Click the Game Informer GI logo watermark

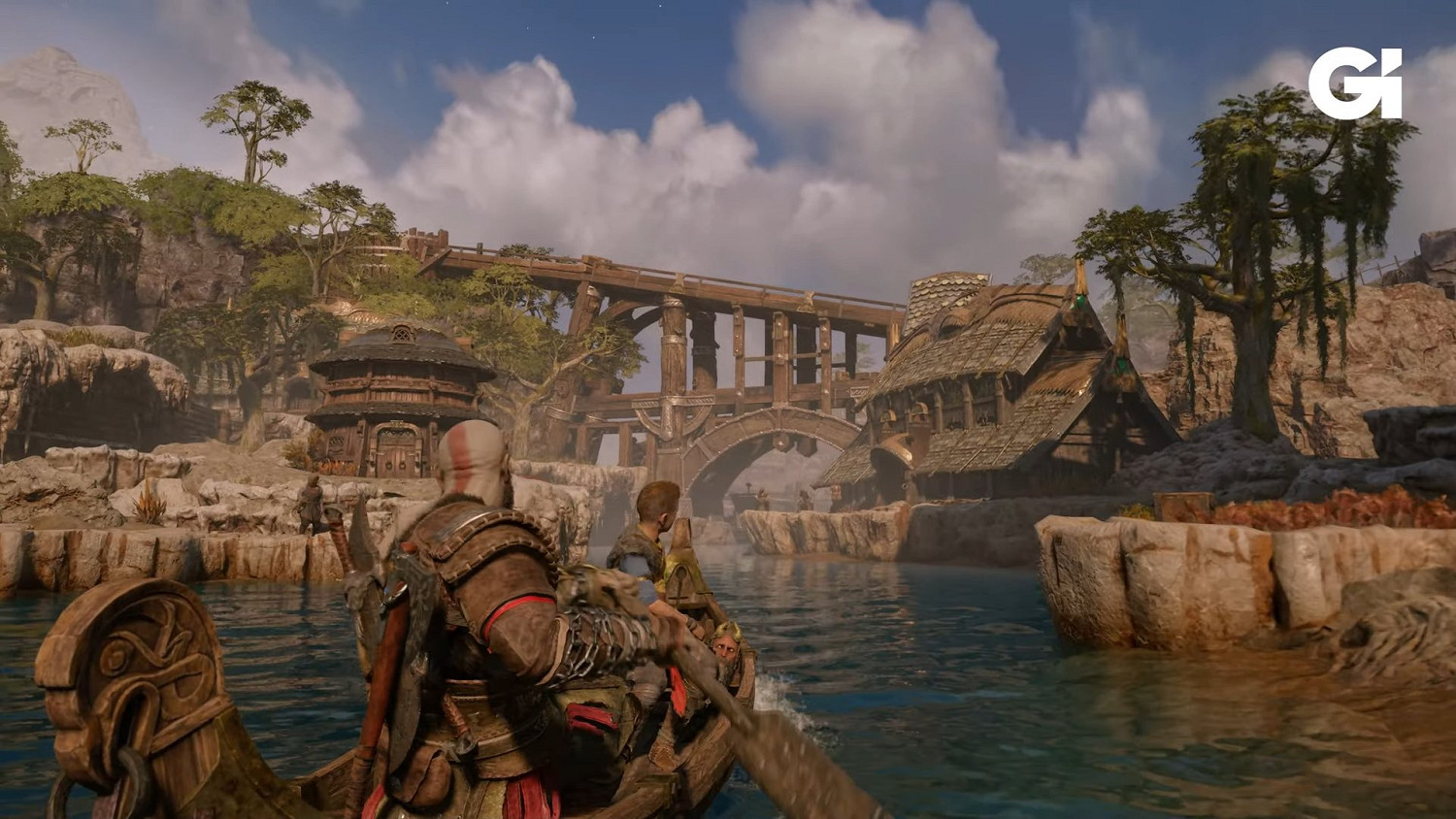click(x=1355, y=83)
